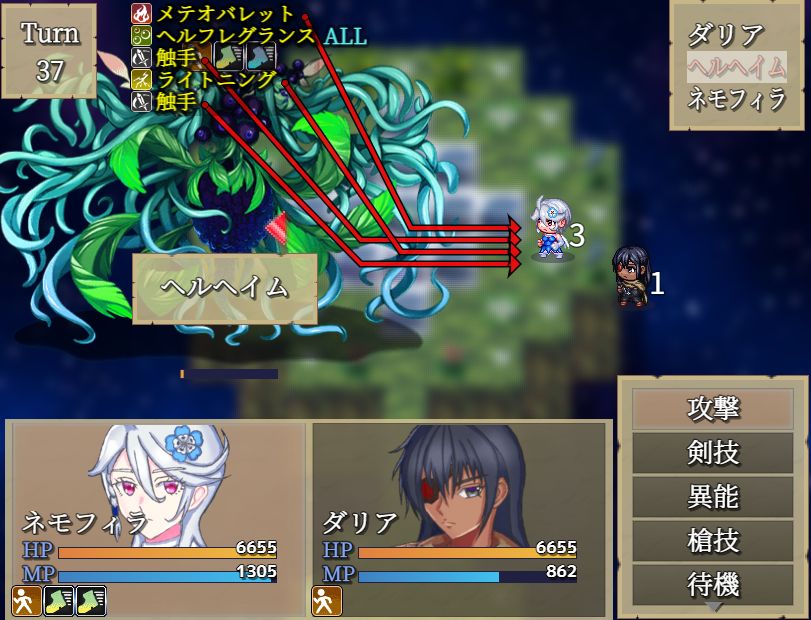Select the 攻撃 attack command
811x620 pixels.
click(713, 409)
